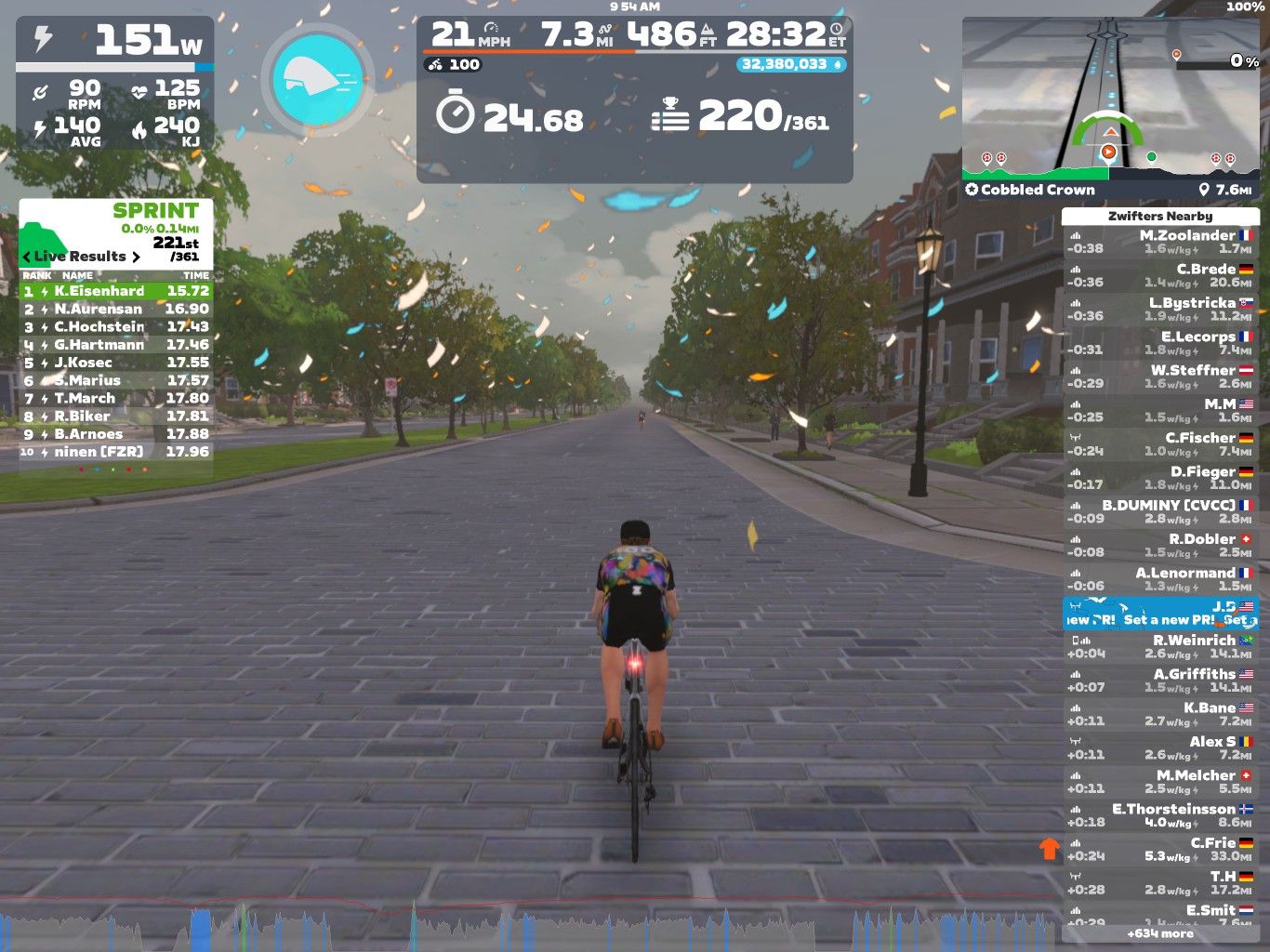Select M.Melcher rider row
1270x952 pixels.
(x=1160, y=782)
